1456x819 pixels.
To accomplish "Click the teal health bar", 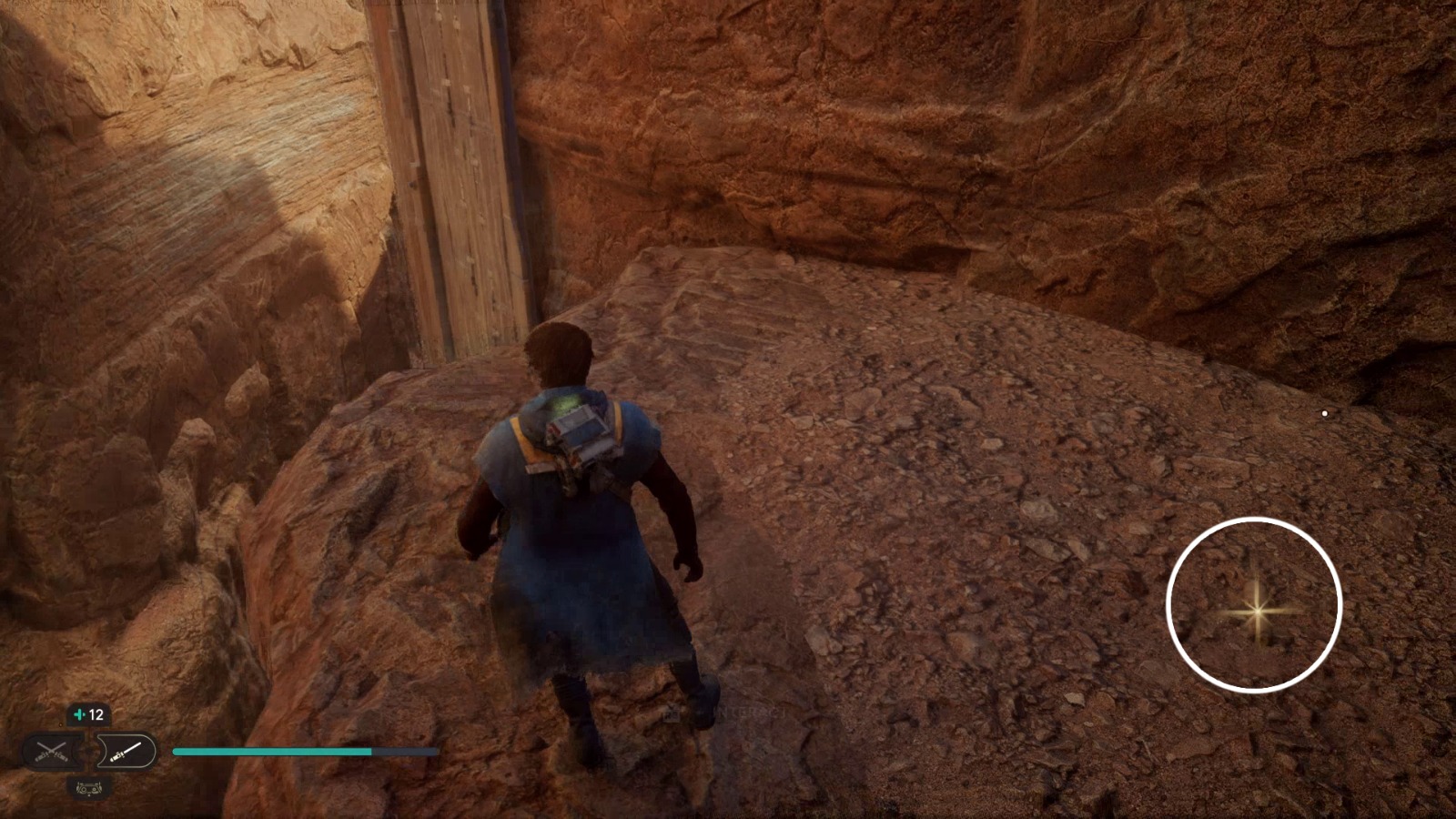I will point(273,752).
